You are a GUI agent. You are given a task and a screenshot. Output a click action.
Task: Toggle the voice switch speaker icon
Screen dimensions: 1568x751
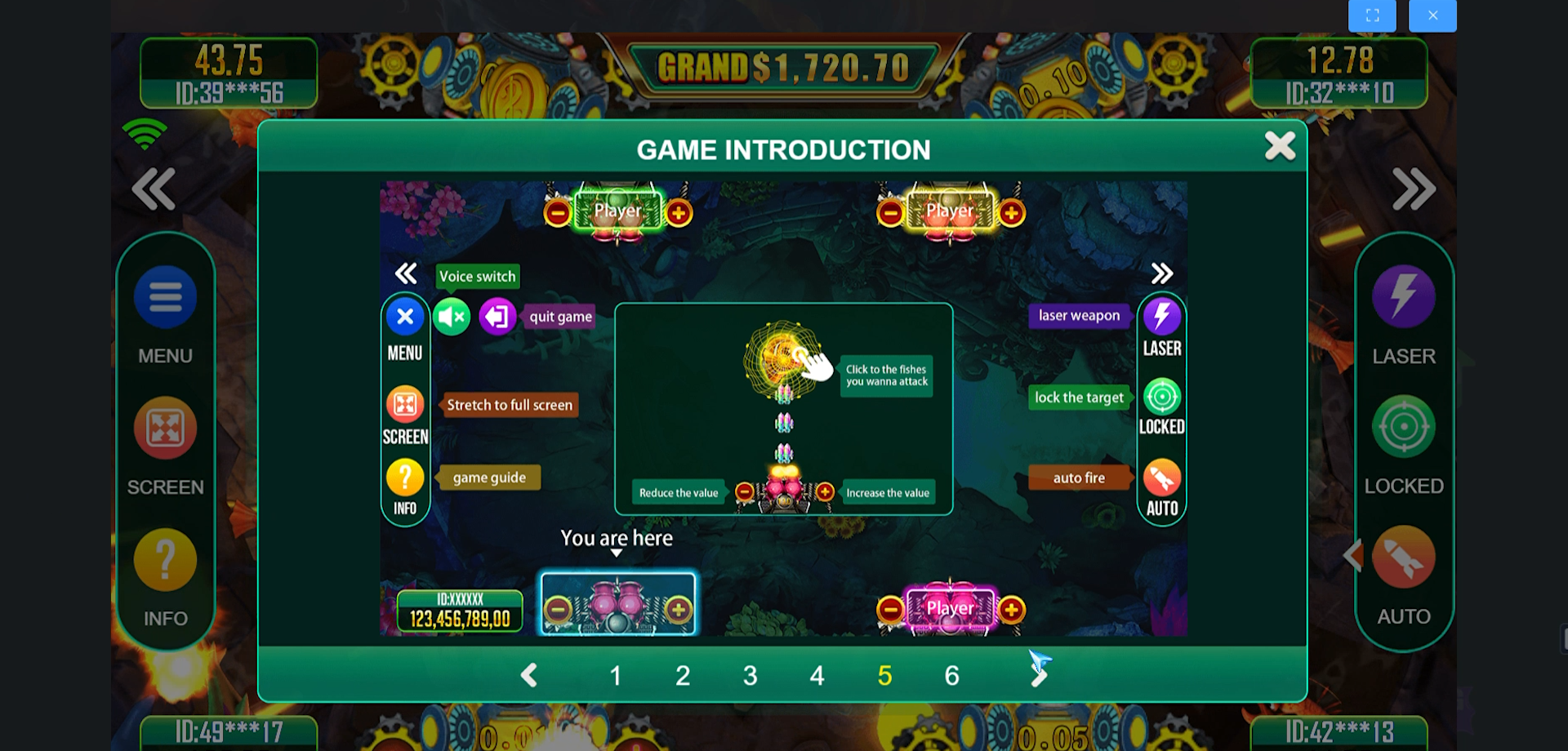452,316
